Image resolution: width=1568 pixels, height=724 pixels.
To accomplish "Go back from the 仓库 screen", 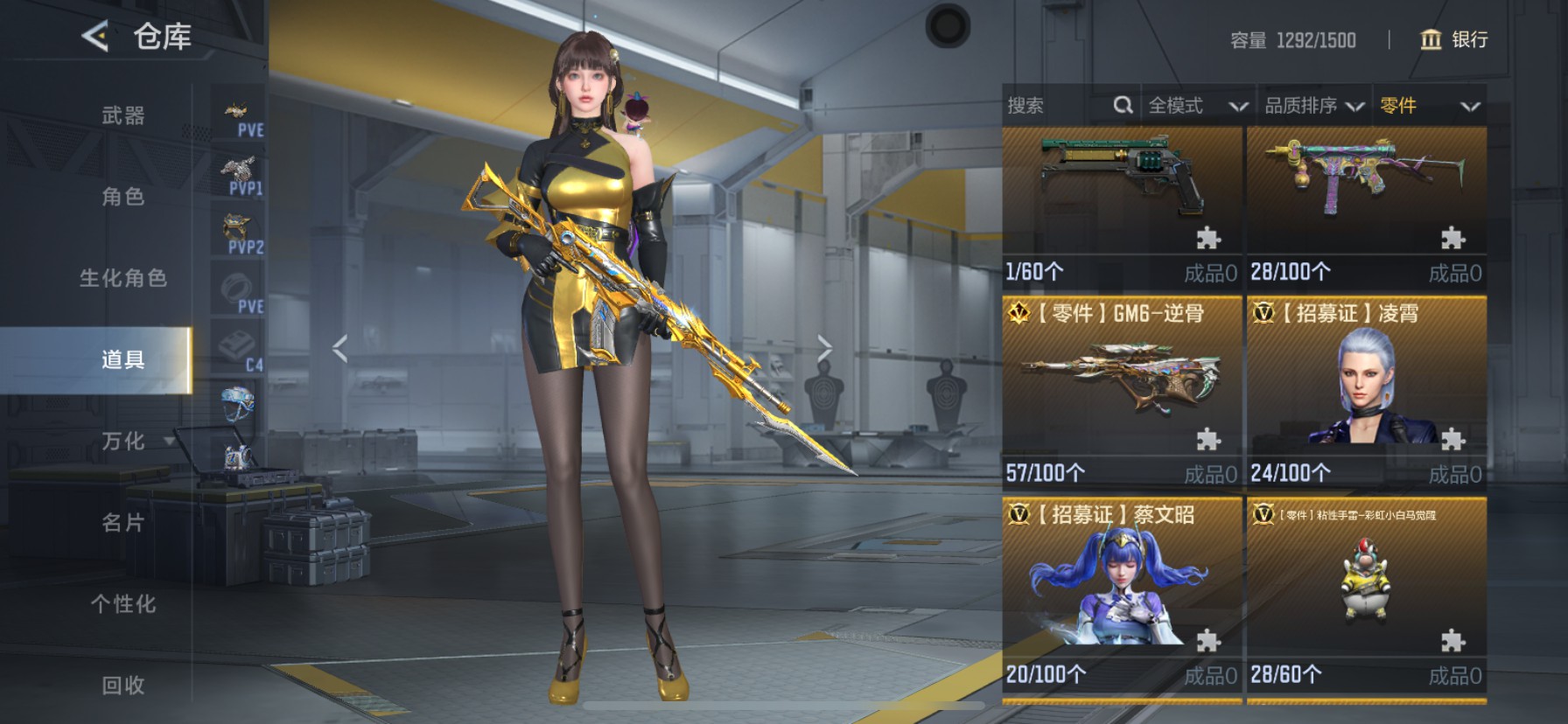I will point(94,36).
